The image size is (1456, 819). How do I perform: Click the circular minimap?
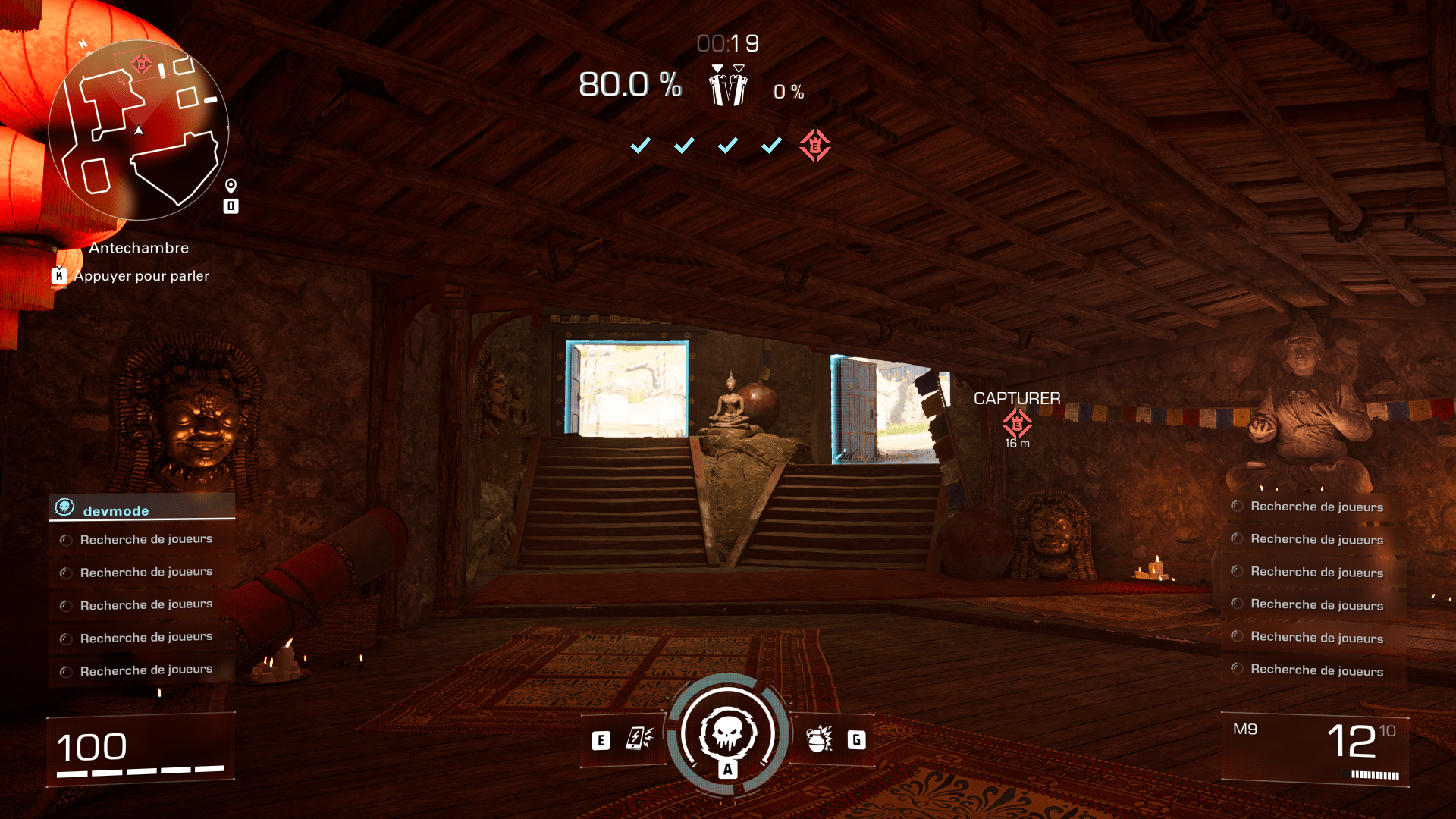(x=139, y=130)
